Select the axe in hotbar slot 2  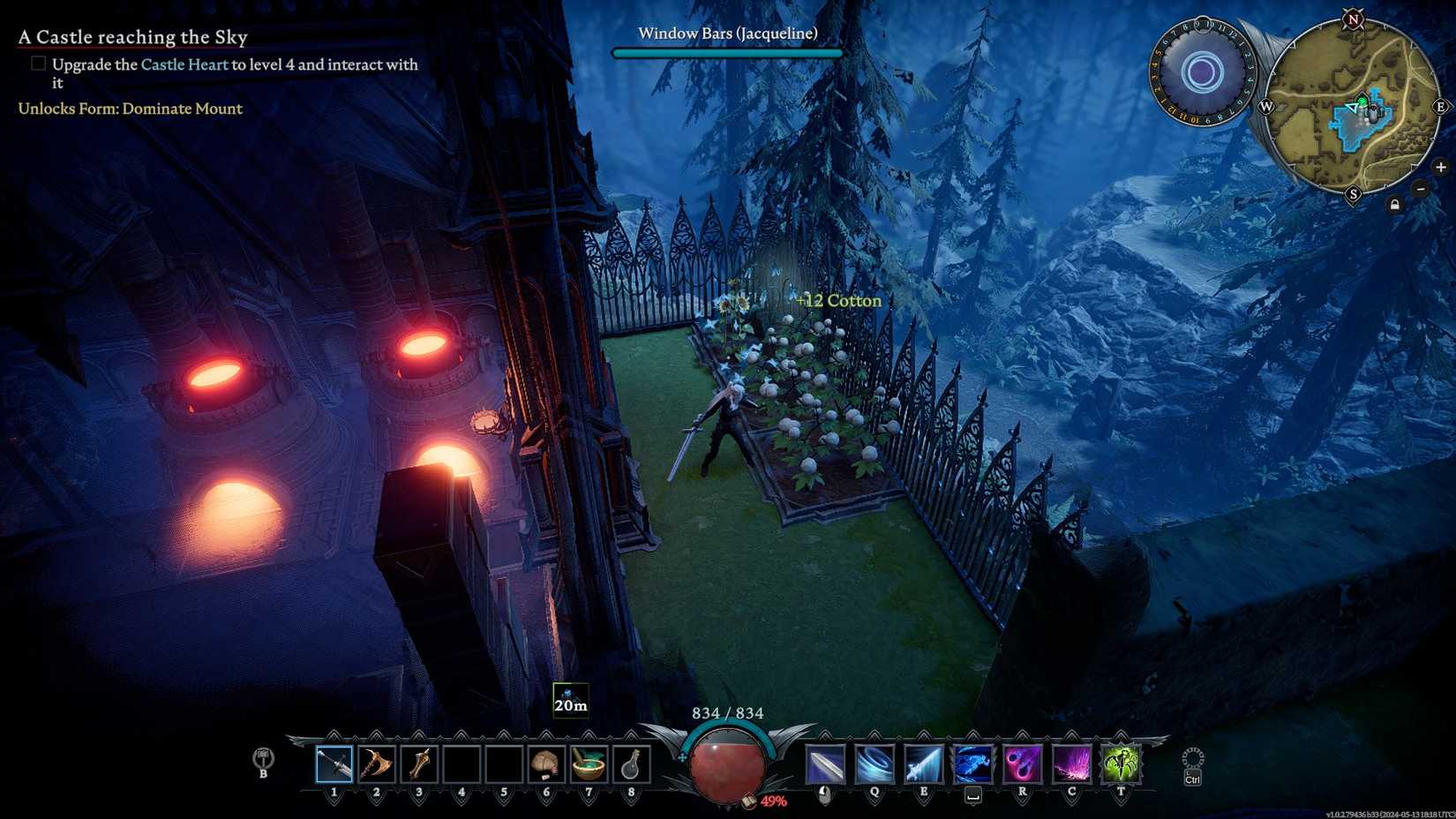tap(376, 764)
